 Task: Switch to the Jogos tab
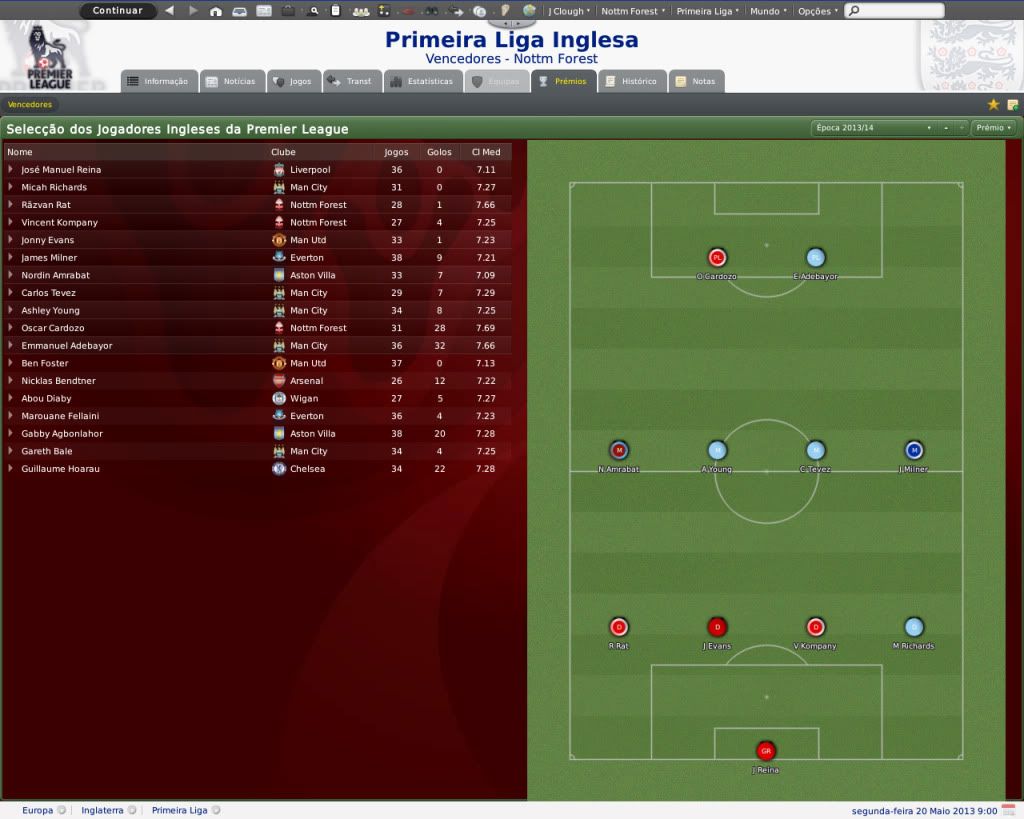click(292, 81)
